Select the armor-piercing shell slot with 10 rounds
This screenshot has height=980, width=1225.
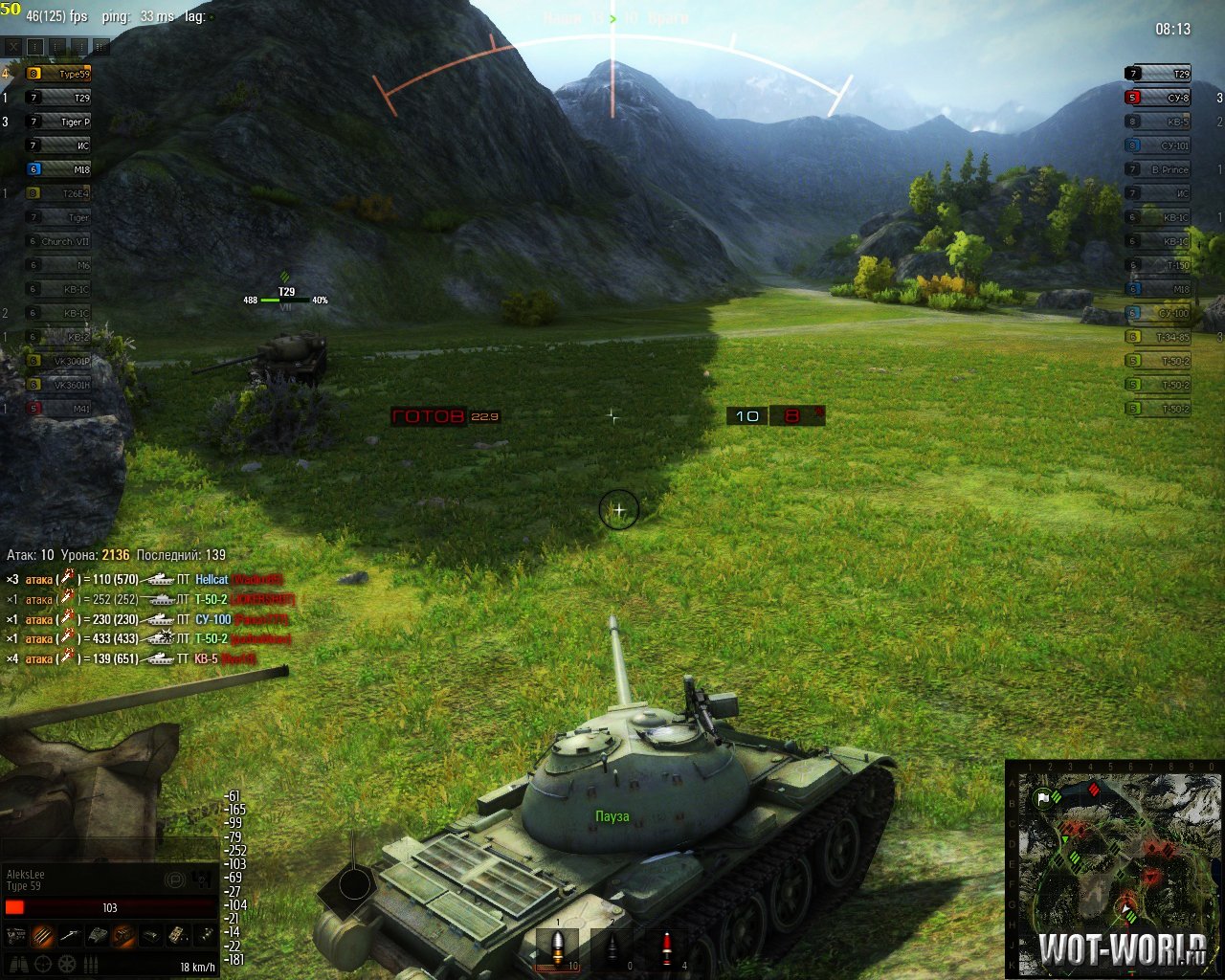[x=558, y=948]
